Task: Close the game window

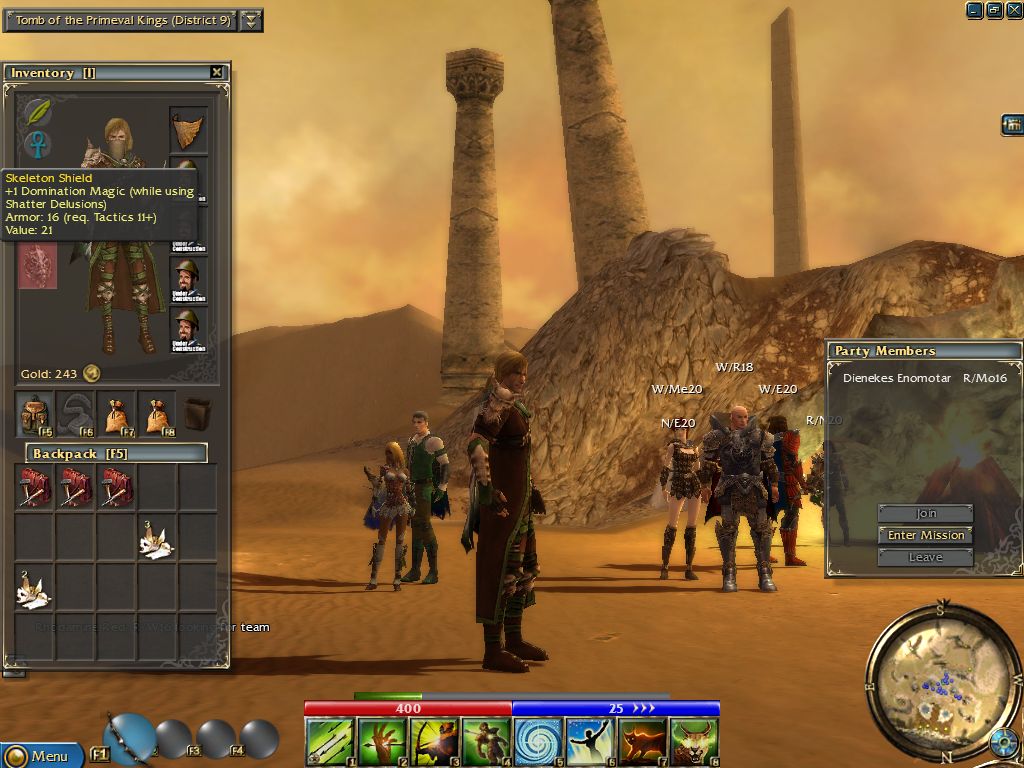Action: [1013, 10]
